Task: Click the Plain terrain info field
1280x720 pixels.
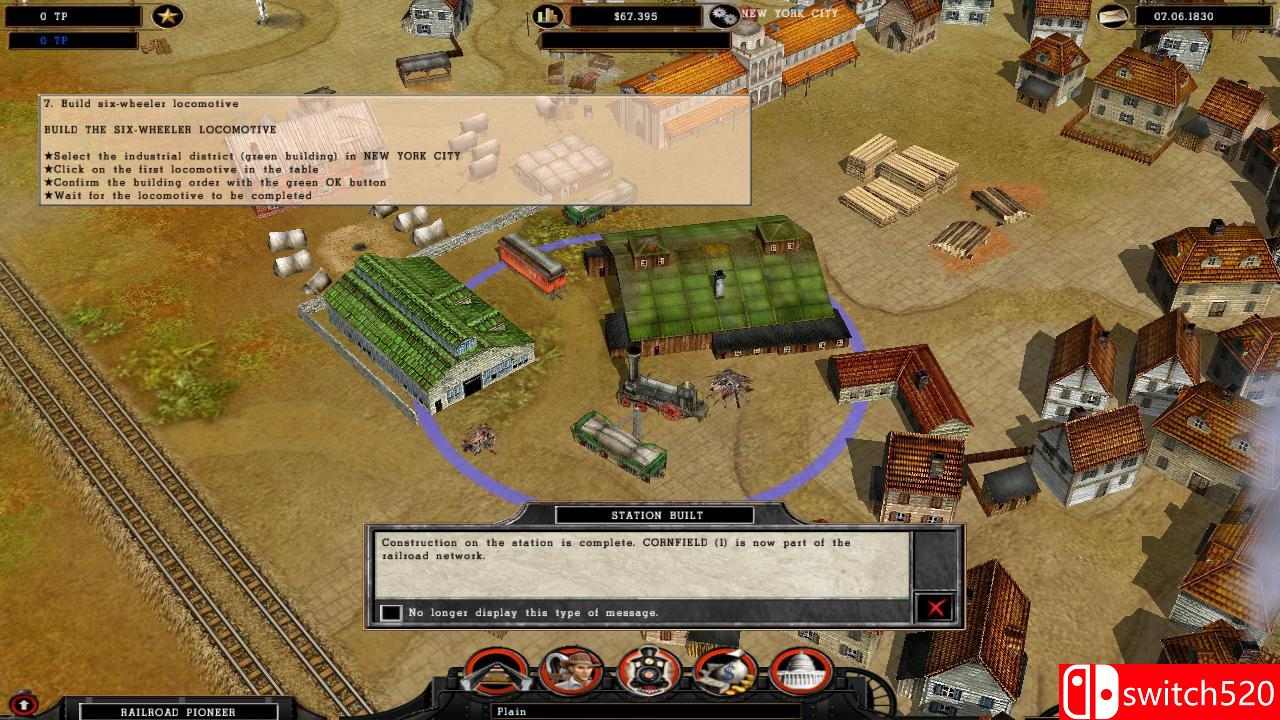Action: (x=640, y=712)
